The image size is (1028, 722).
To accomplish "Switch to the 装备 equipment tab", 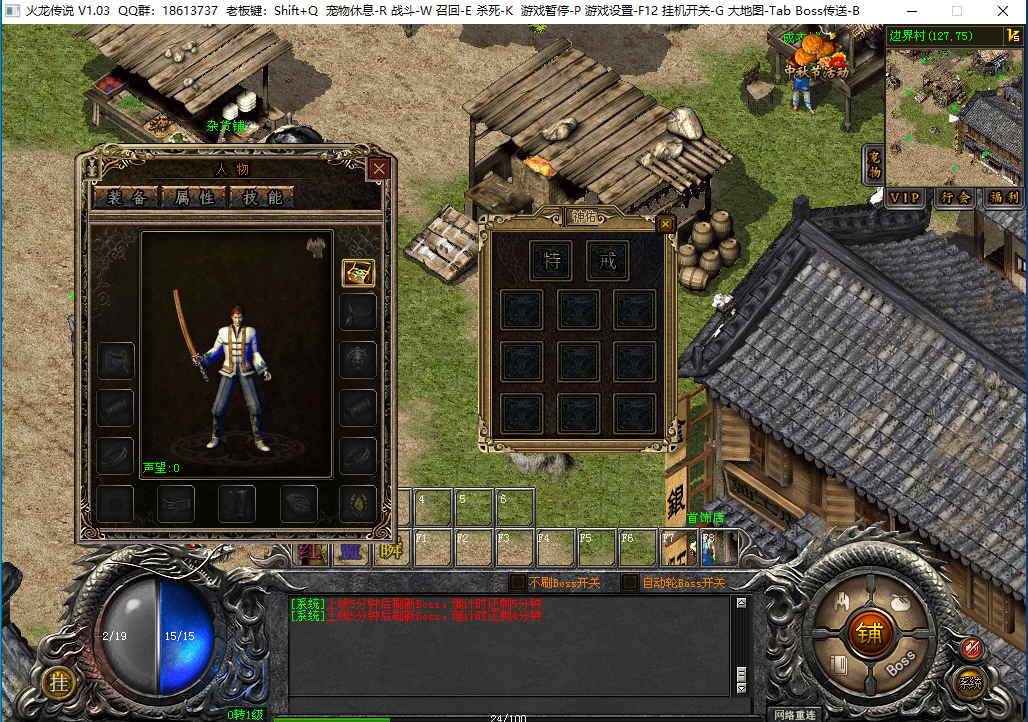I will 127,197.
